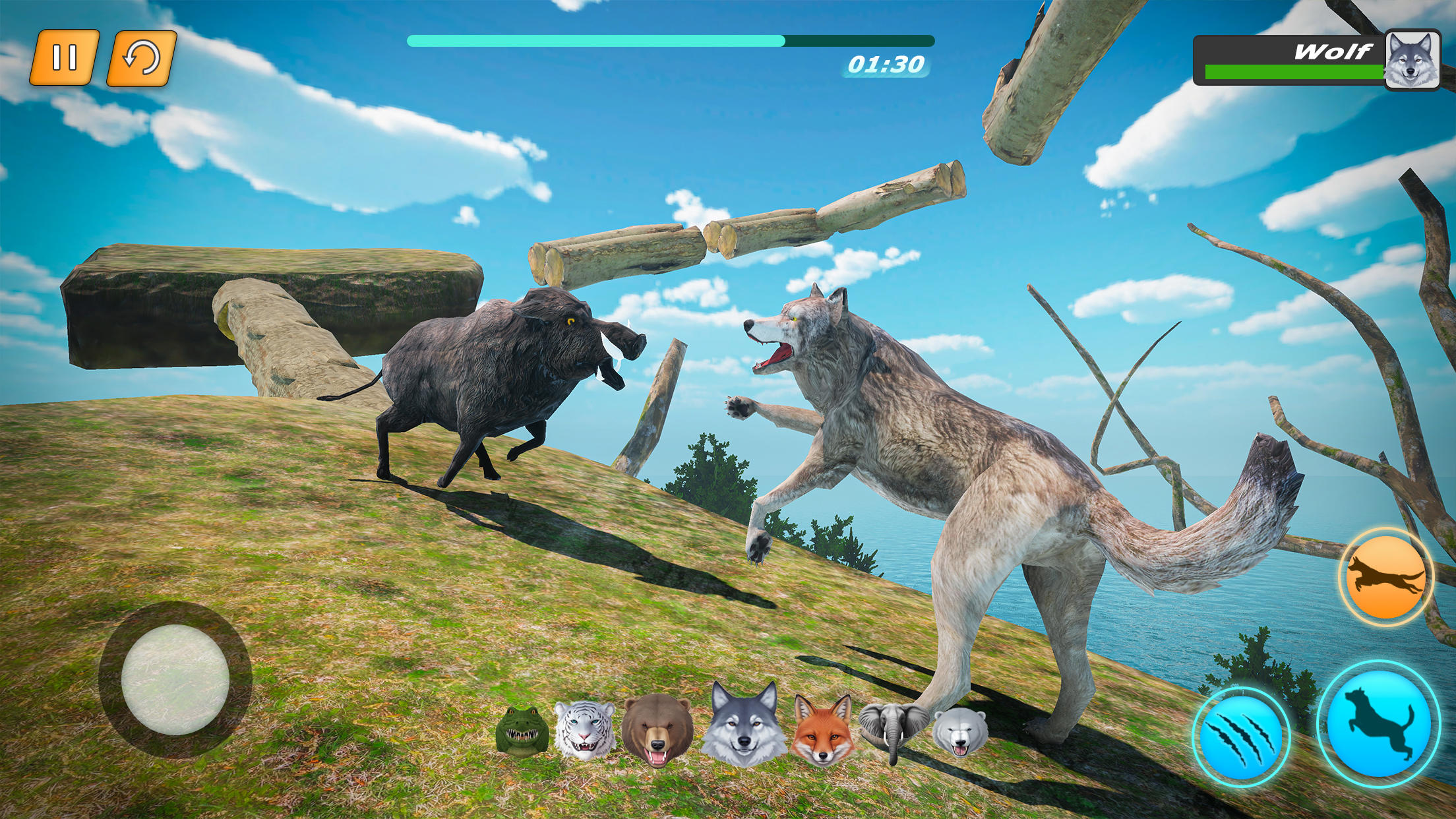Pause the game
The image size is (1456, 819).
tap(66, 57)
